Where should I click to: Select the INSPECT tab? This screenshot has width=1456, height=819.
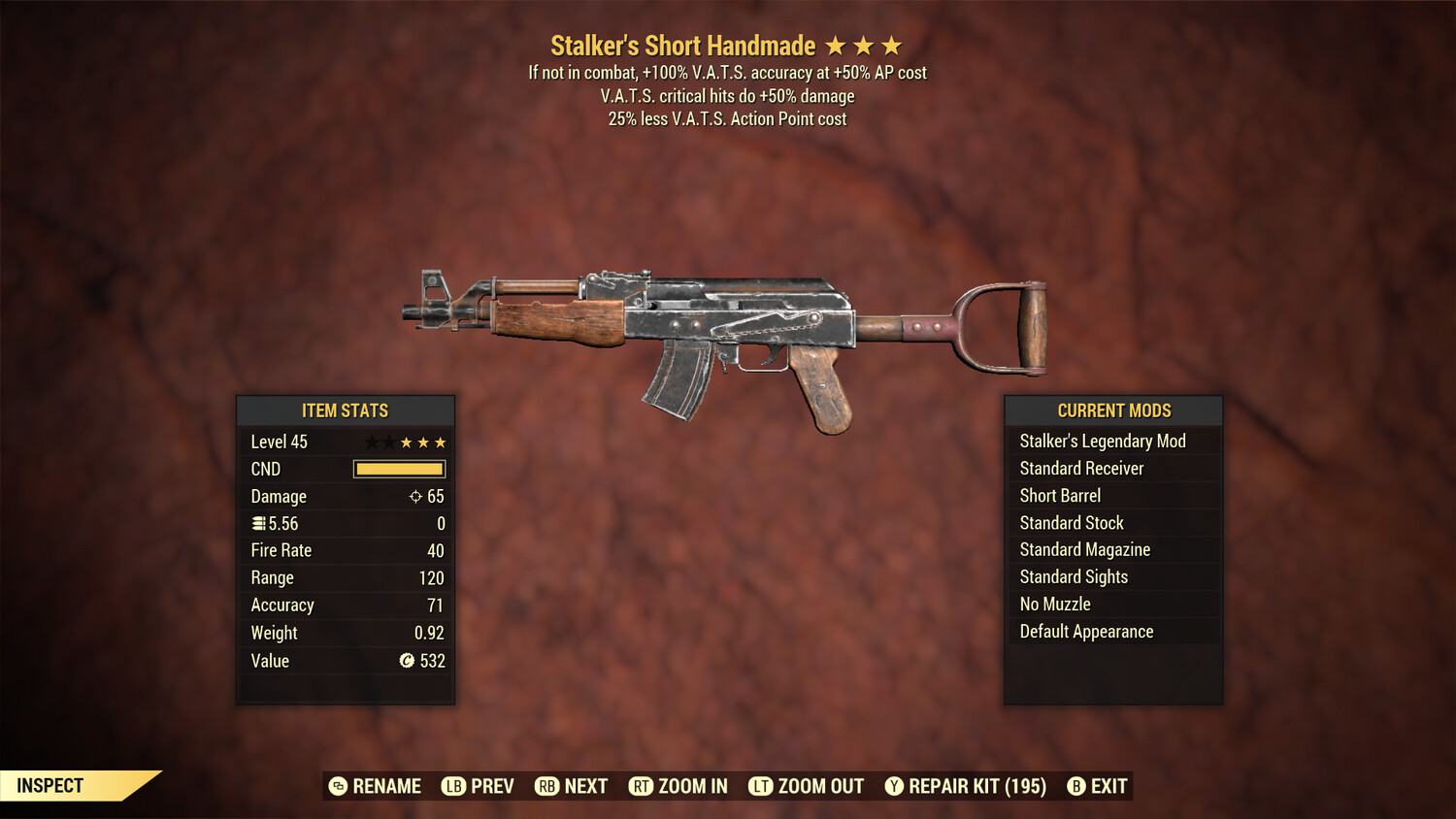[50, 785]
